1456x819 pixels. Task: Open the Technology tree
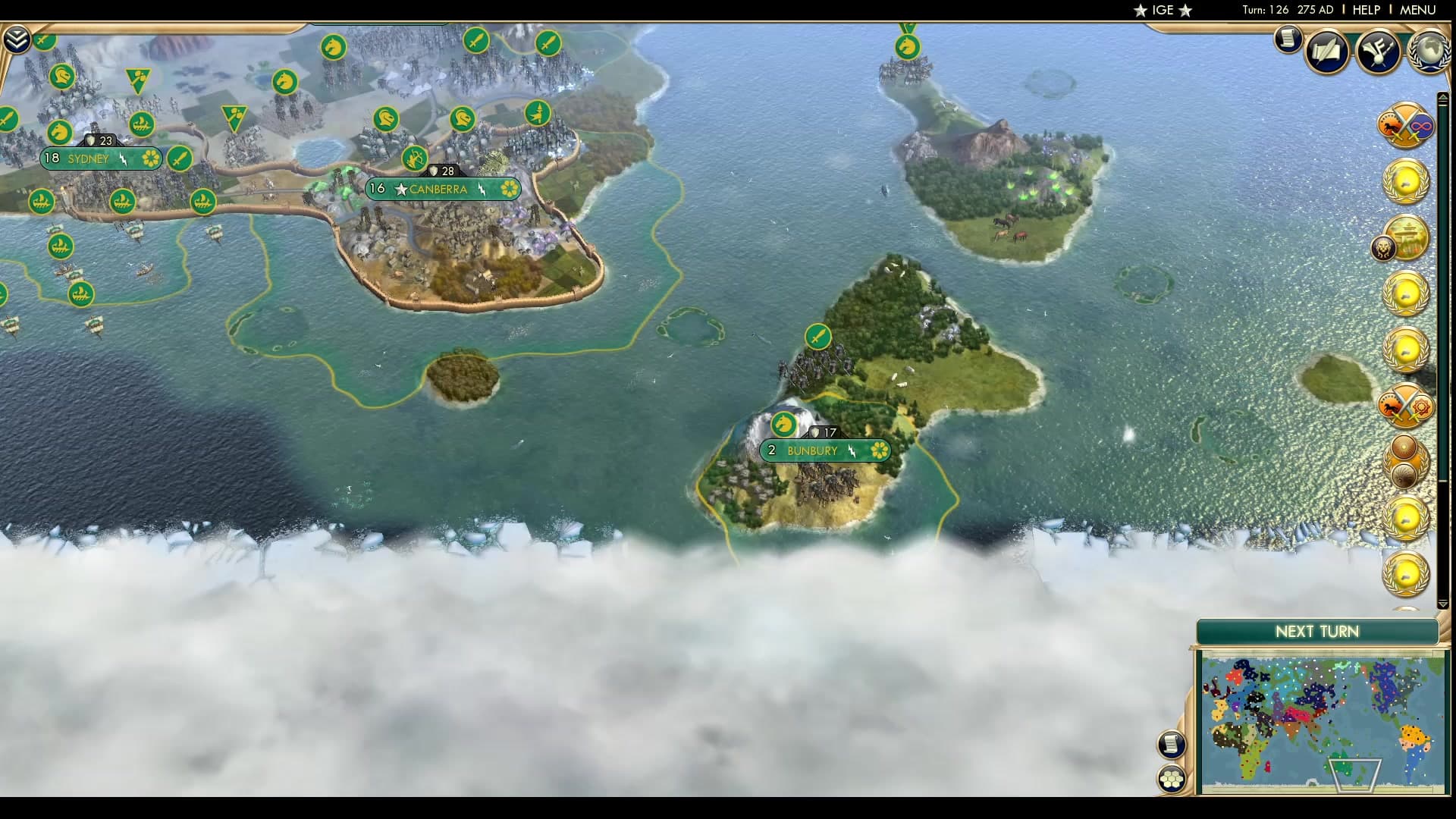[1379, 52]
